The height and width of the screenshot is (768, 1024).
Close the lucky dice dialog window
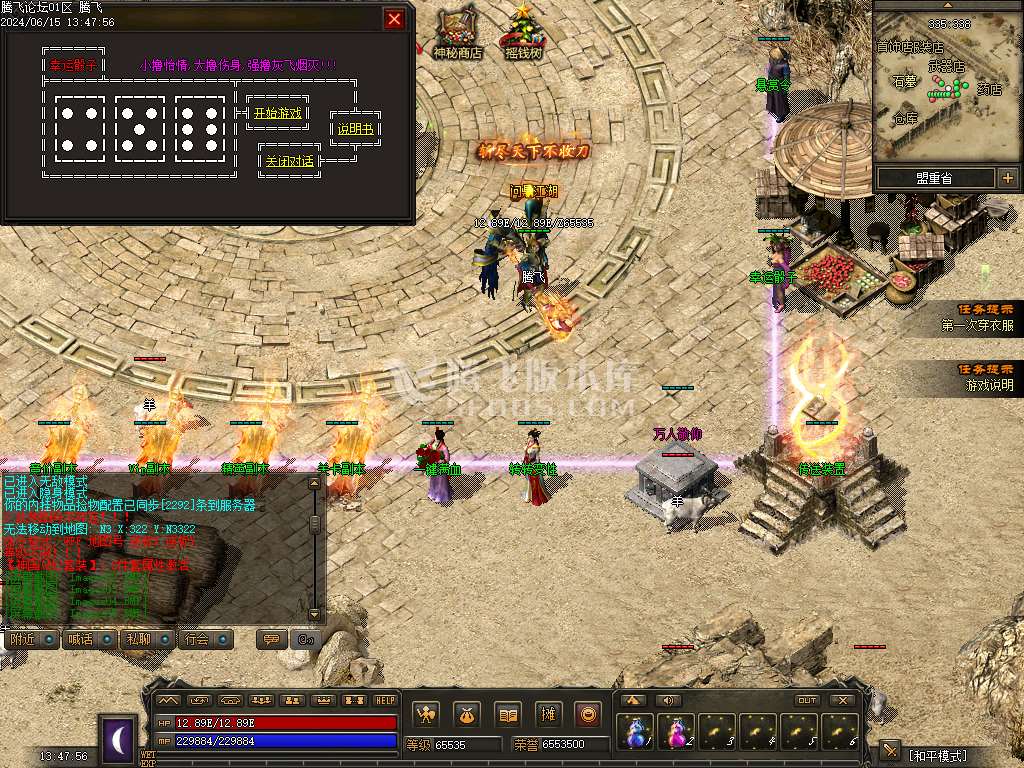tap(395, 19)
